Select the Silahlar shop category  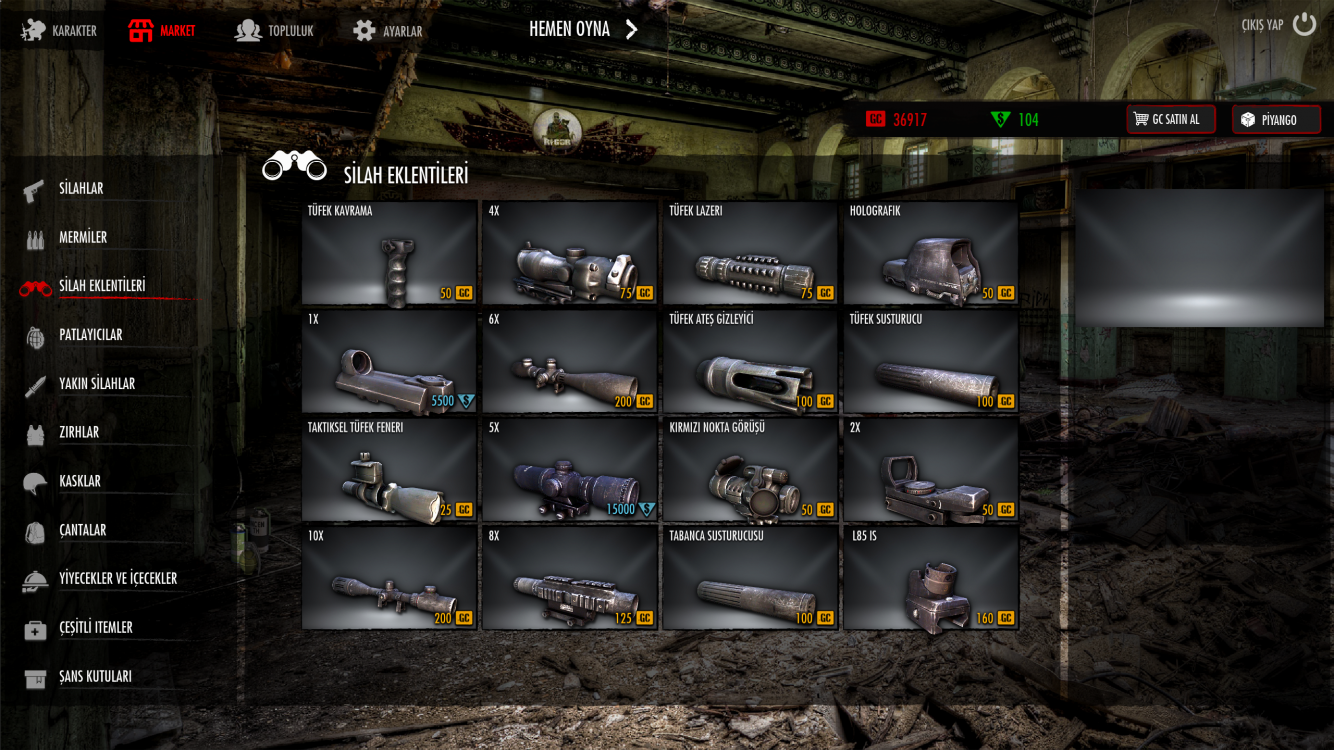click(80, 188)
